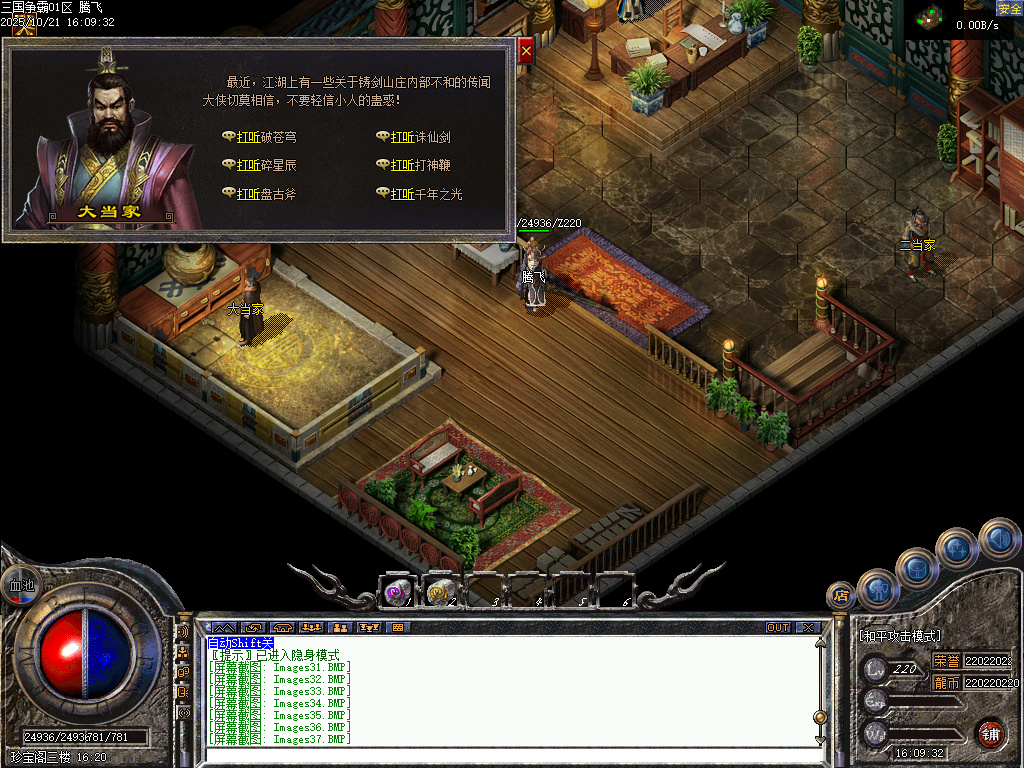Toggle sound with the speaker round button
Image resolution: width=1024 pixels, height=768 pixels.
click(998, 538)
